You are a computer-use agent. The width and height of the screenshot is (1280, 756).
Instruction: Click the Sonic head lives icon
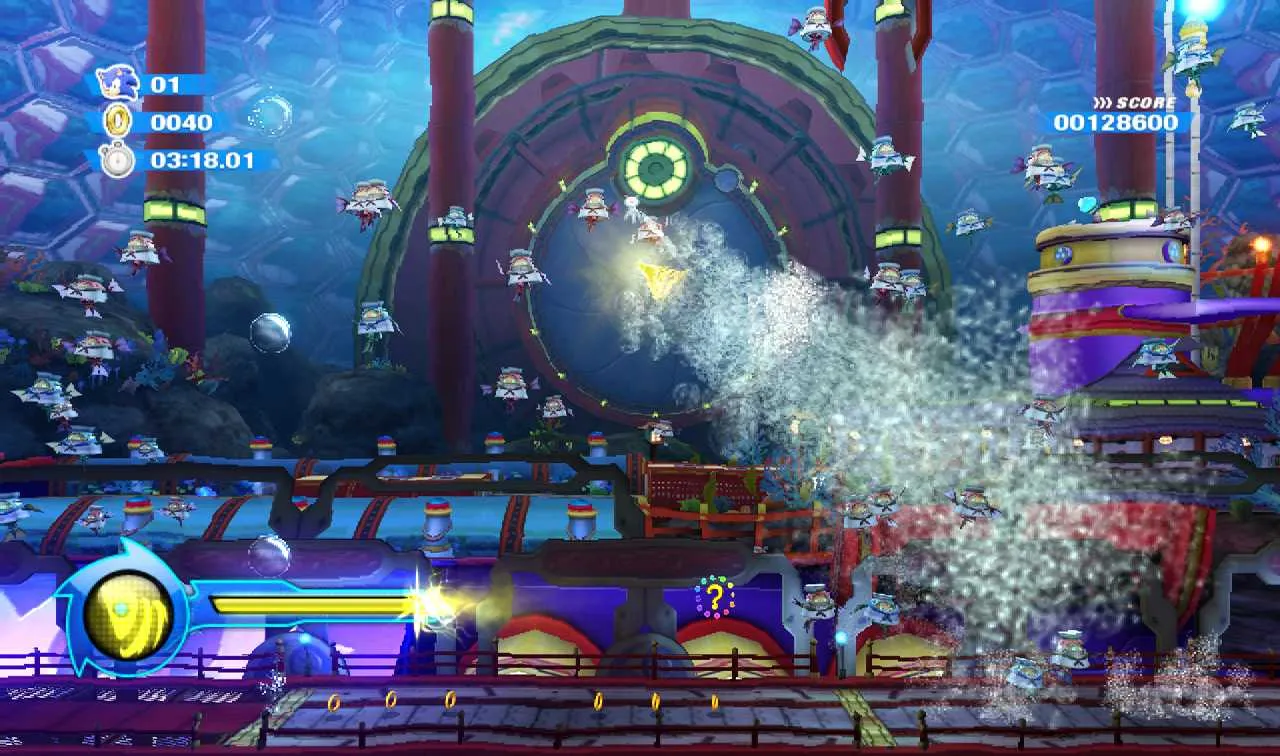point(118,81)
